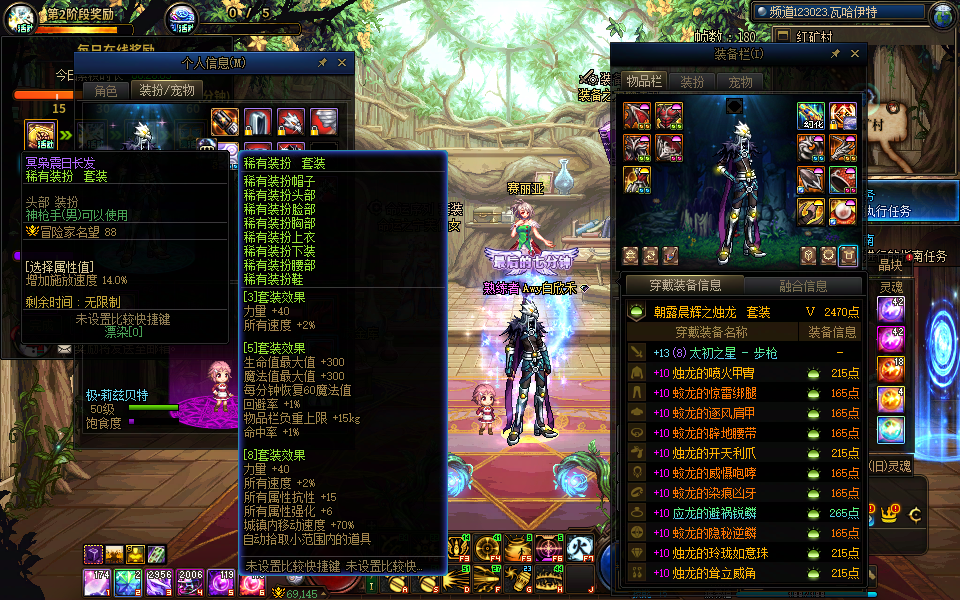Viewport: 960px width, 600px height.
Task: Click the 活动 daily reward icon
Action: pyautogui.click(x=42, y=135)
